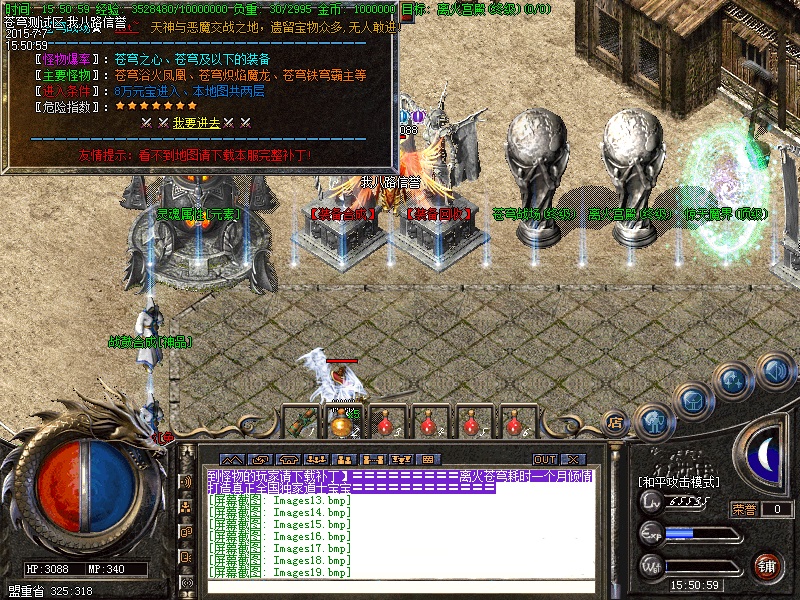Open the character status icon
The width and height of the screenshot is (800, 600).
click(653, 421)
